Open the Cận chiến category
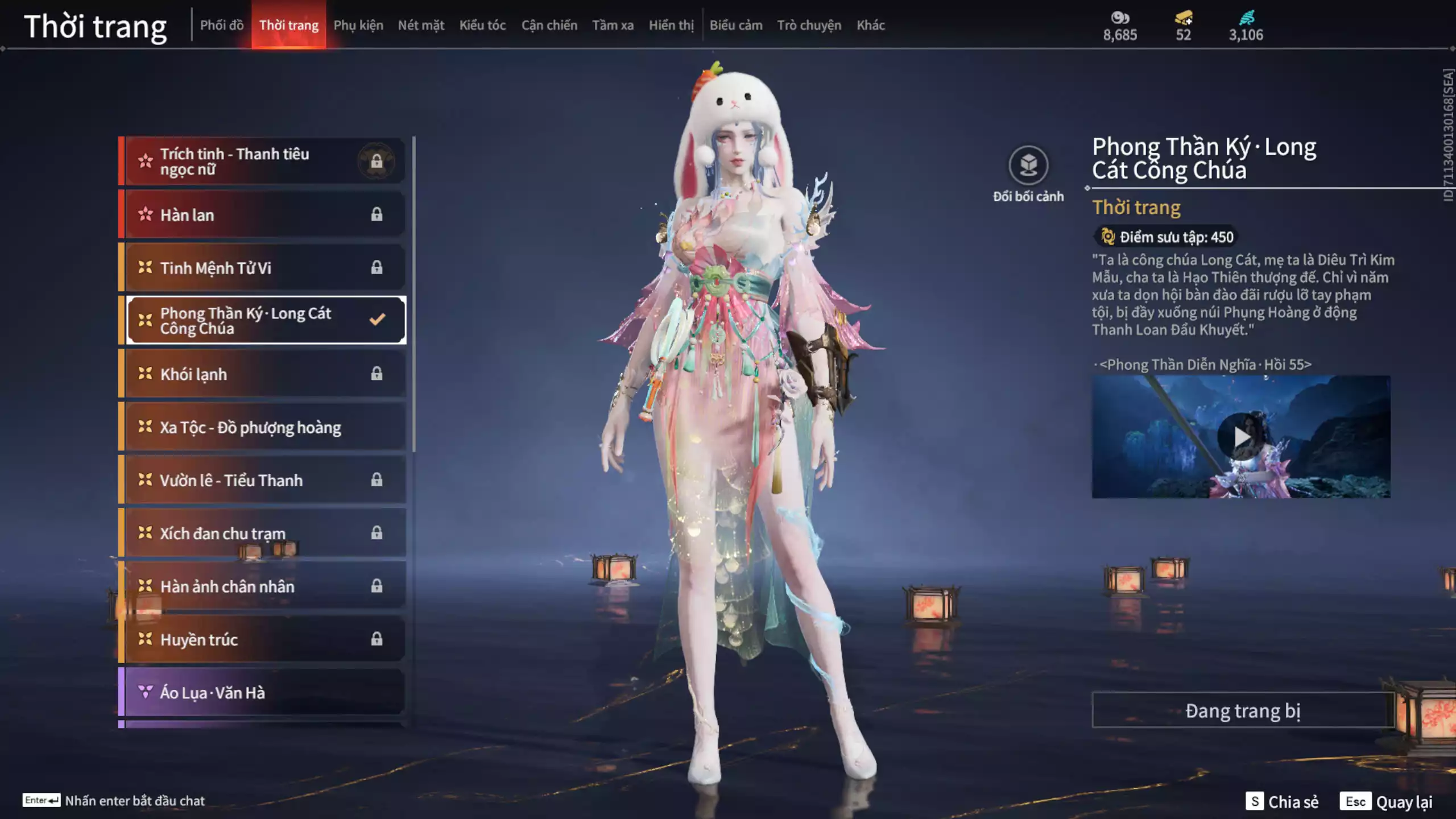 coord(549,25)
